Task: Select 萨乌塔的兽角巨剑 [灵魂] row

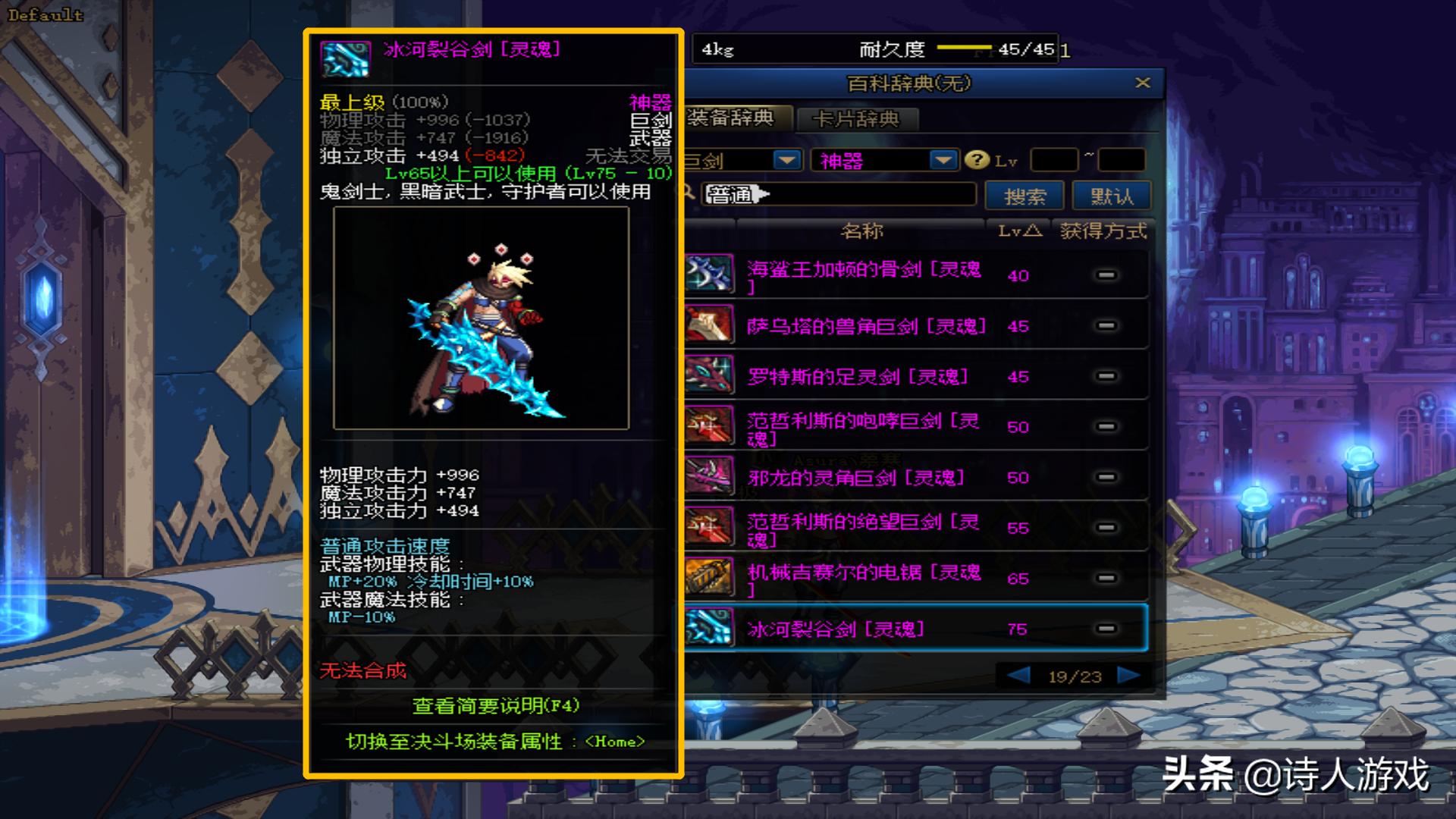Action: pyautogui.click(x=866, y=326)
